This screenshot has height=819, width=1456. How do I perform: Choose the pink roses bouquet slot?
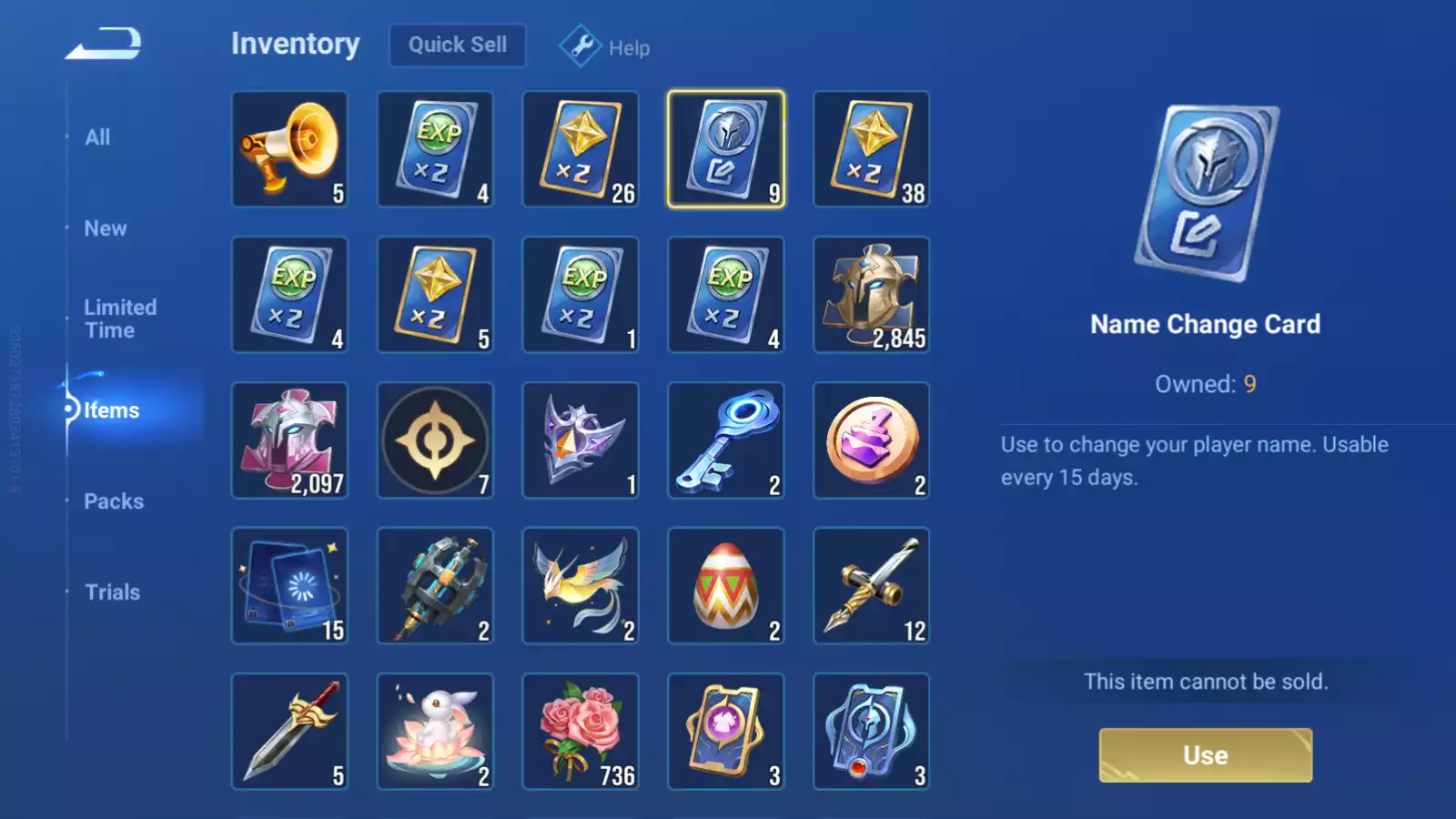[x=580, y=732]
